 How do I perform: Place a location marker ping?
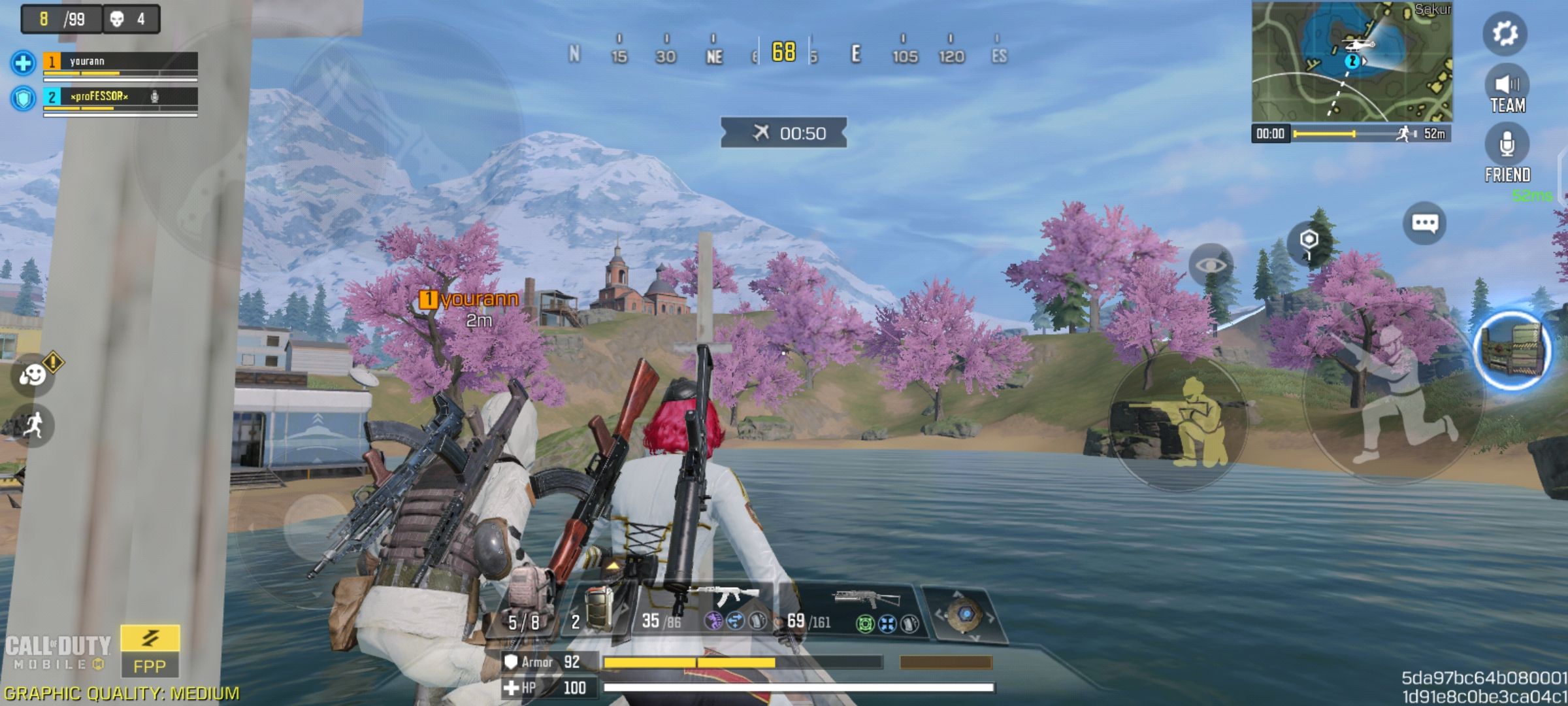coord(1309,242)
